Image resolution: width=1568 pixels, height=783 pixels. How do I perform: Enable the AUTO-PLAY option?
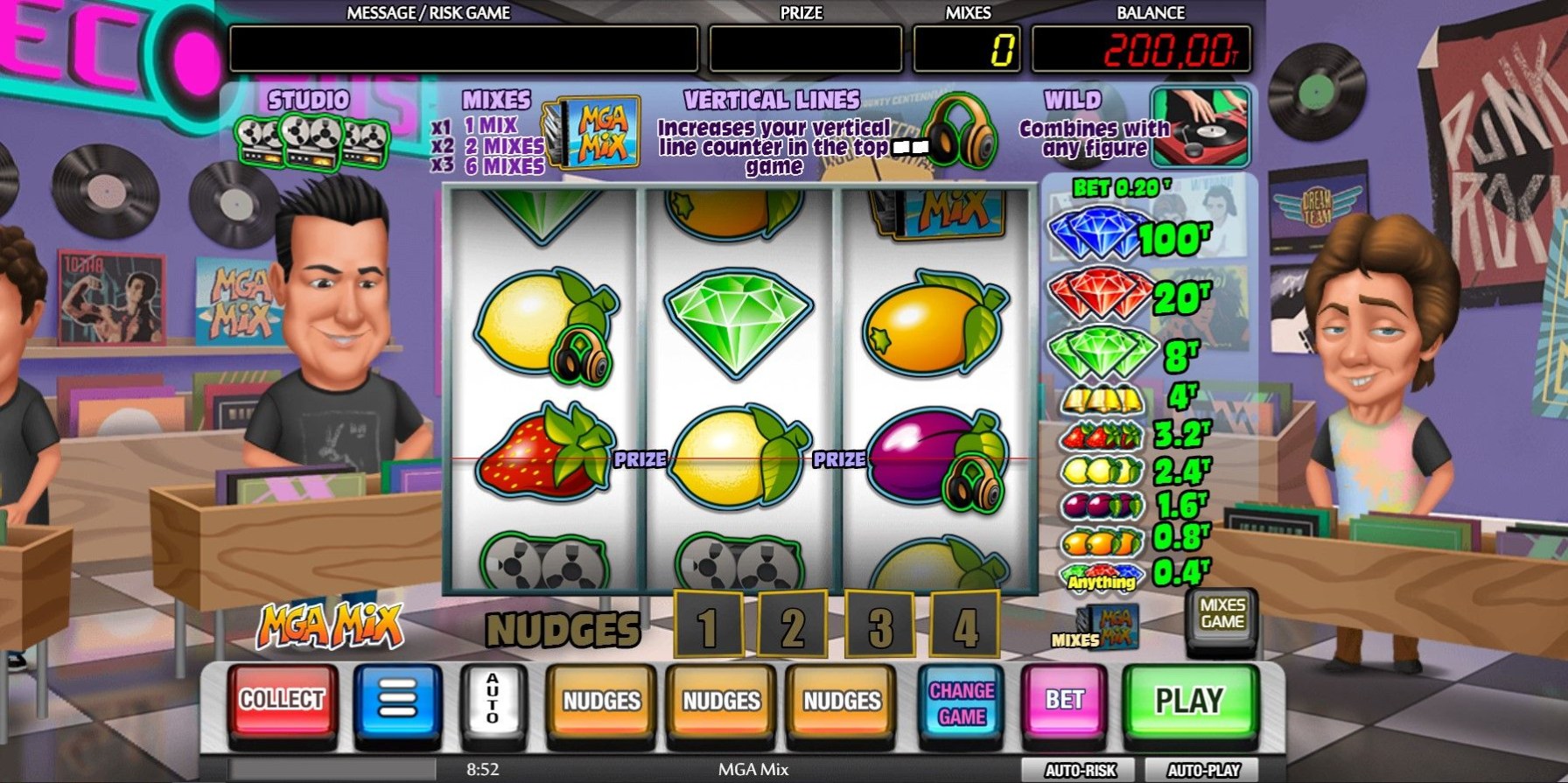pyautogui.click(x=1204, y=771)
